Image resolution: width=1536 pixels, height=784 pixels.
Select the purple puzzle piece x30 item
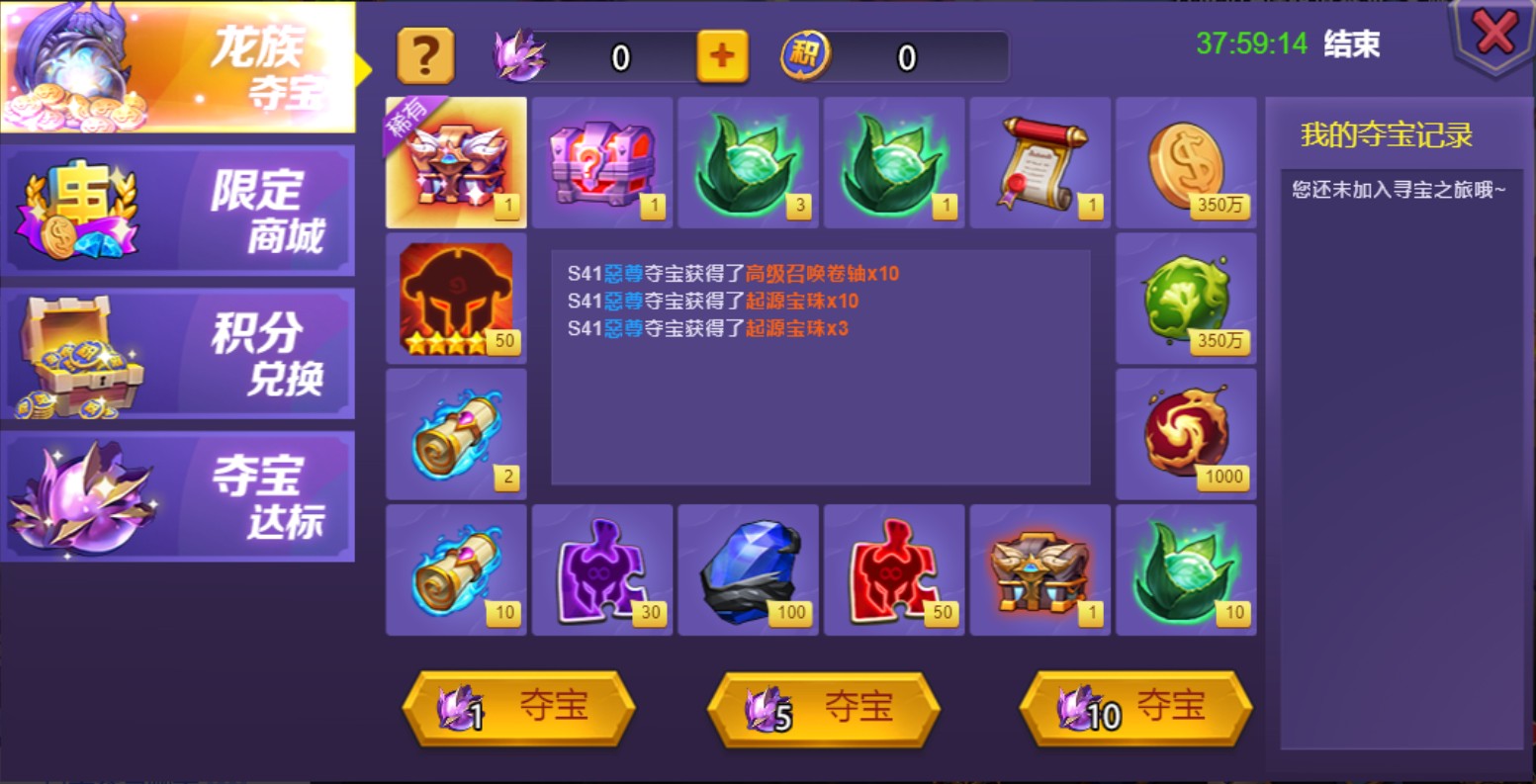click(x=602, y=569)
